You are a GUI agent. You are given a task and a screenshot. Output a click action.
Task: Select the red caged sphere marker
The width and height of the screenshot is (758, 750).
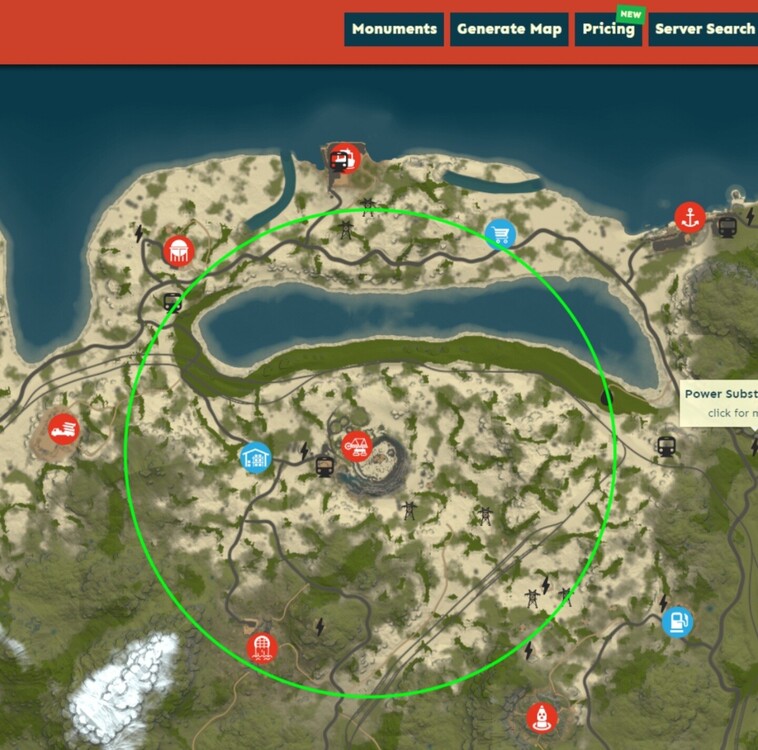click(x=262, y=646)
